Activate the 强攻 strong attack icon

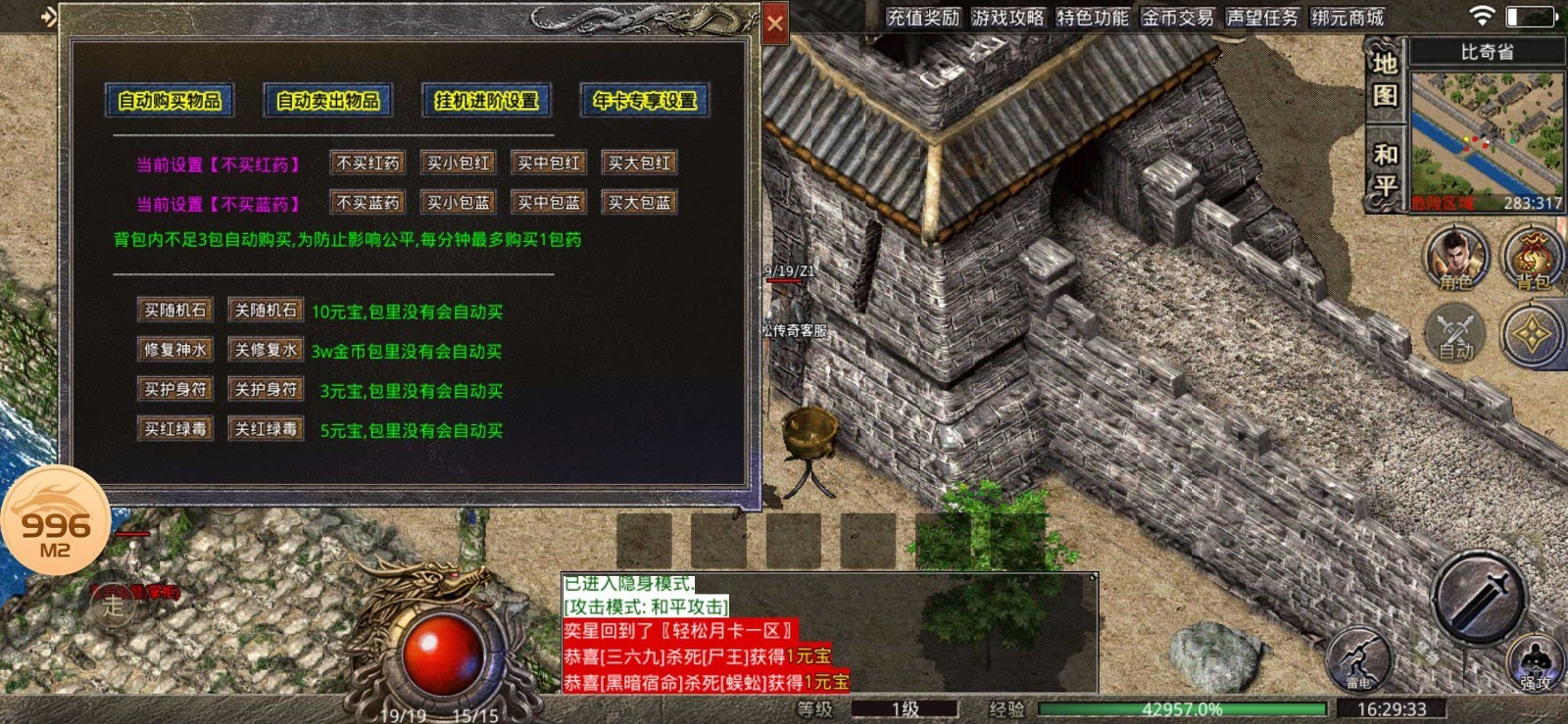pyautogui.click(x=1536, y=664)
